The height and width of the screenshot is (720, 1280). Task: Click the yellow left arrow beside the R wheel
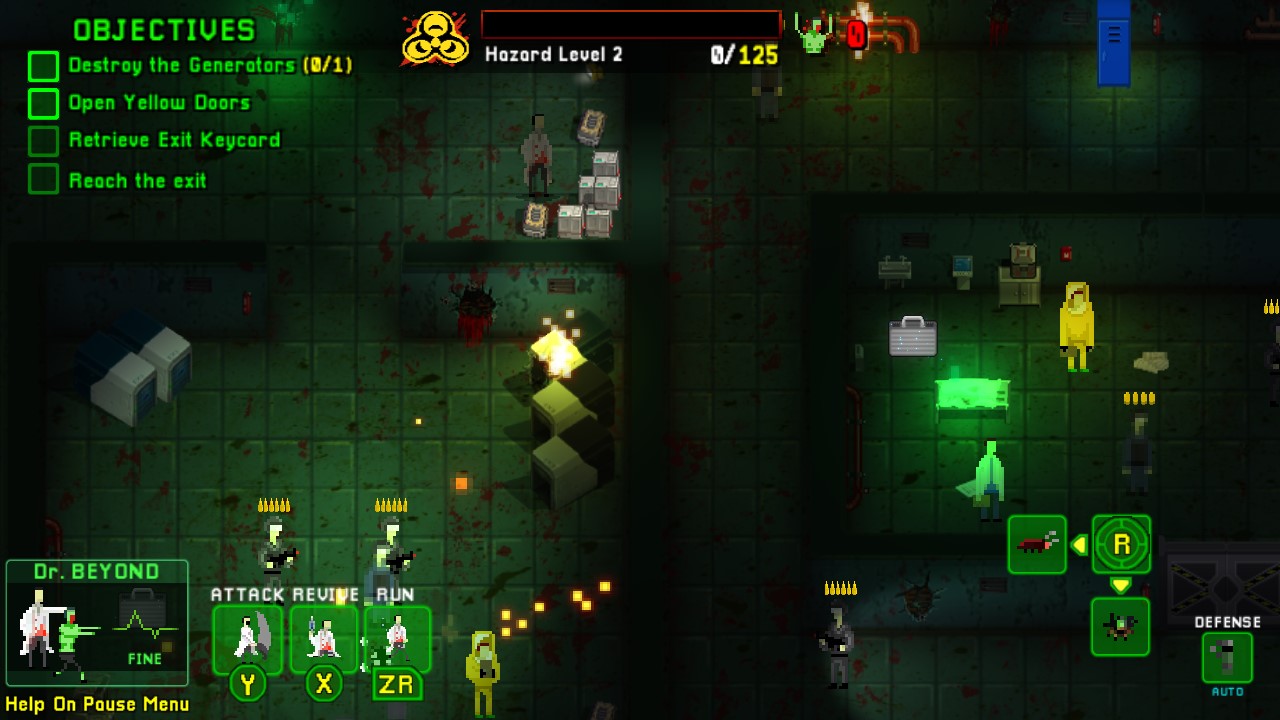(1079, 545)
